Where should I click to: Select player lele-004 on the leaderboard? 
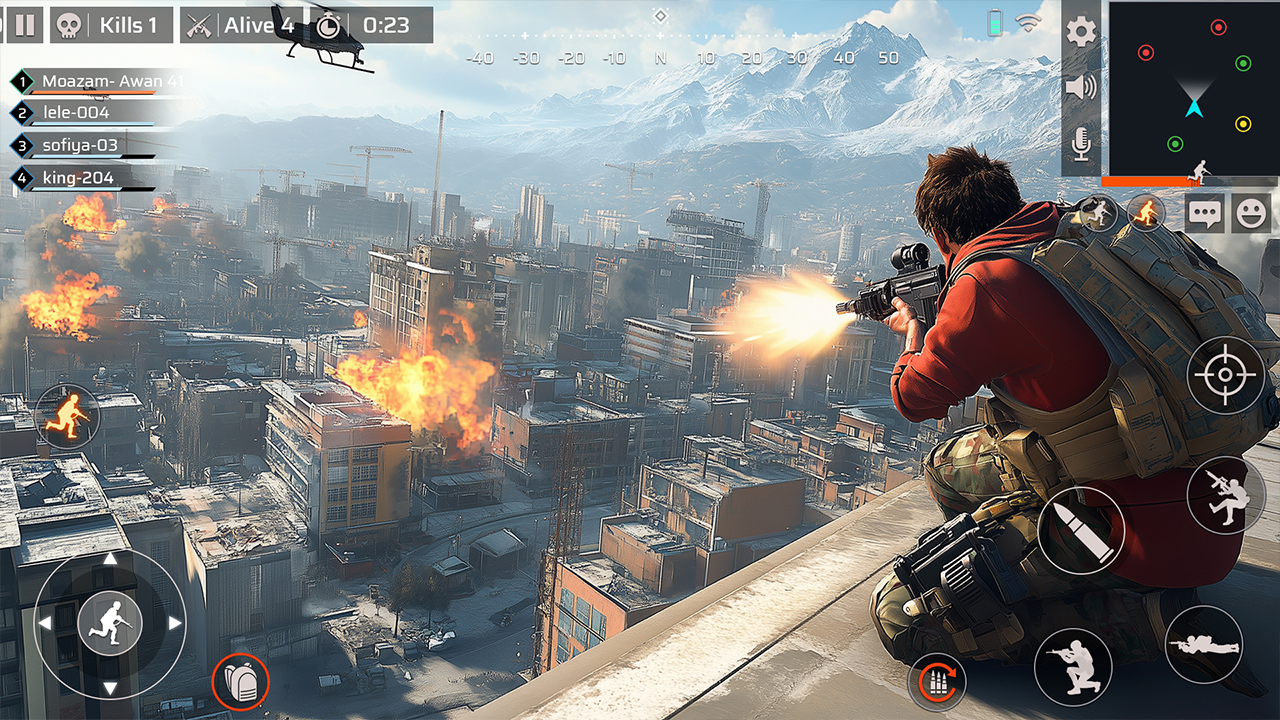pos(75,112)
